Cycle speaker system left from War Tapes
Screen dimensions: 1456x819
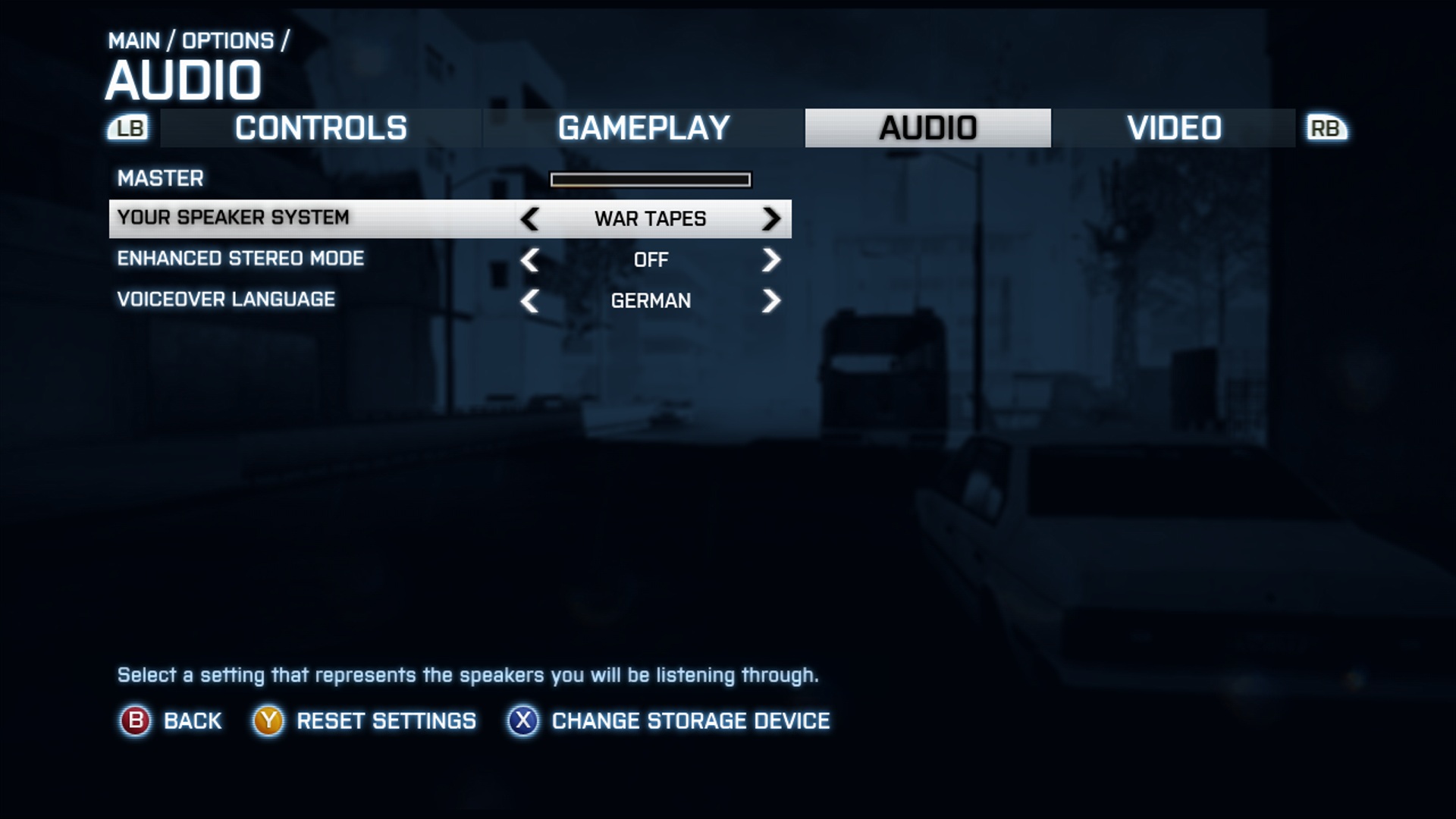[530, 219]
